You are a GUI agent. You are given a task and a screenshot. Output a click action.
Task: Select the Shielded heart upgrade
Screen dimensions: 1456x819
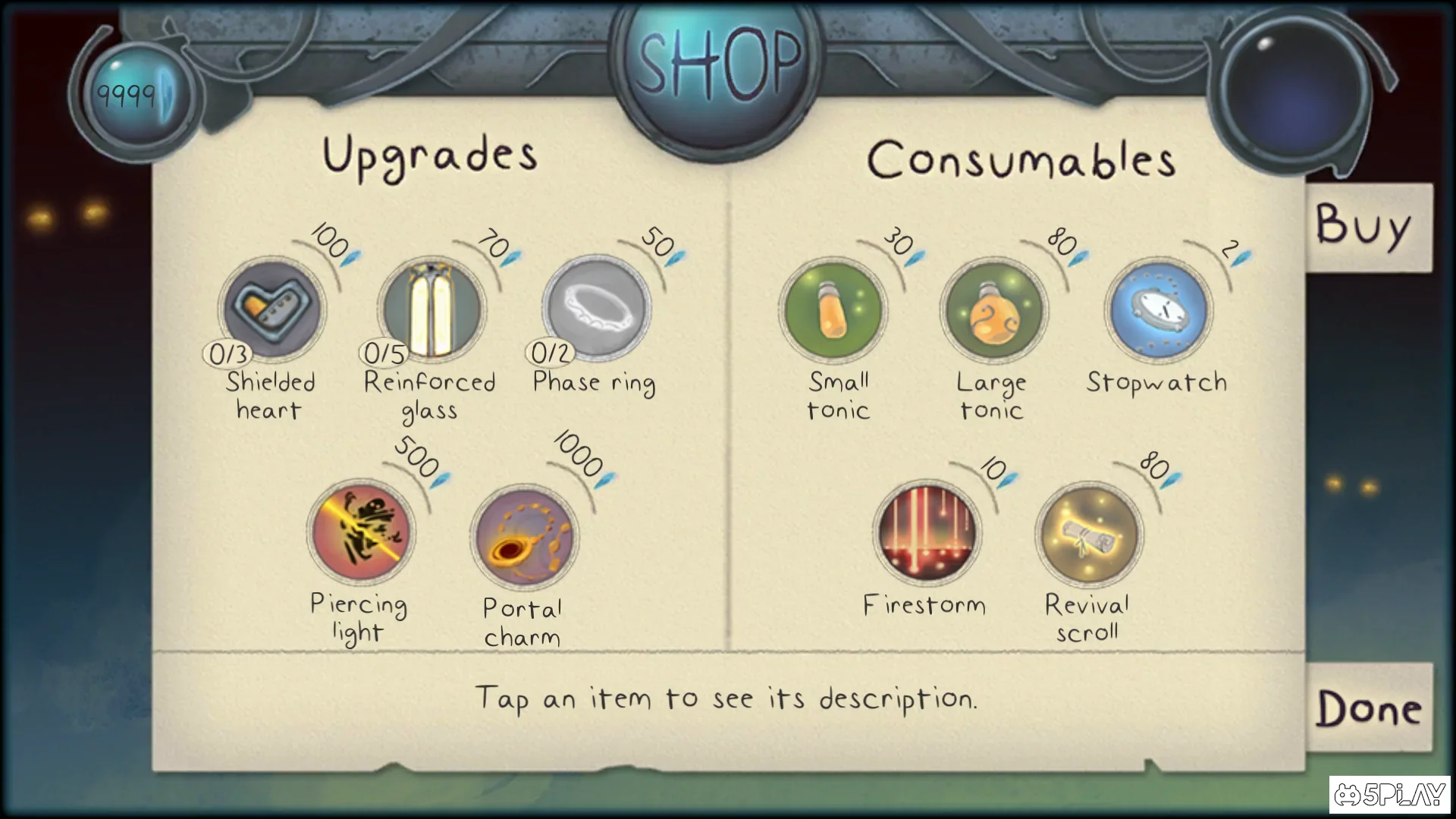pyautogui.click(x=272, y=309)
